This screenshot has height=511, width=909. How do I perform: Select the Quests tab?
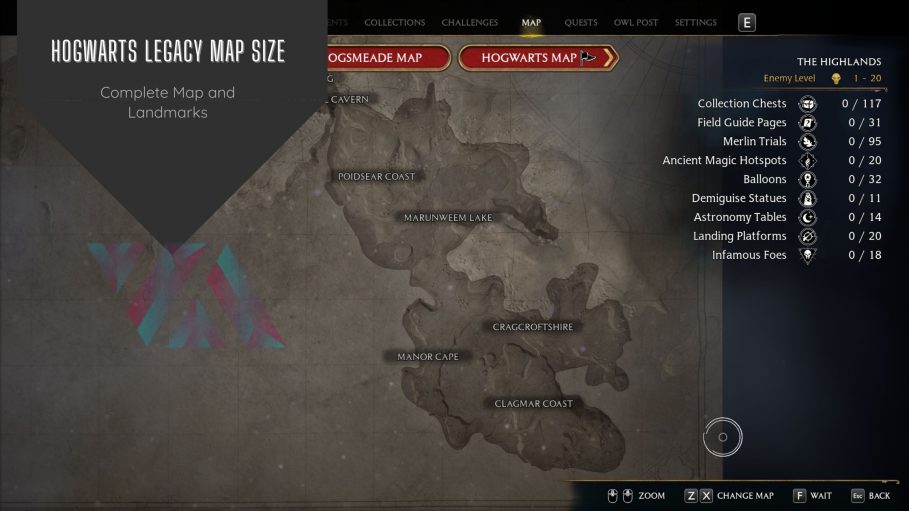580,22
